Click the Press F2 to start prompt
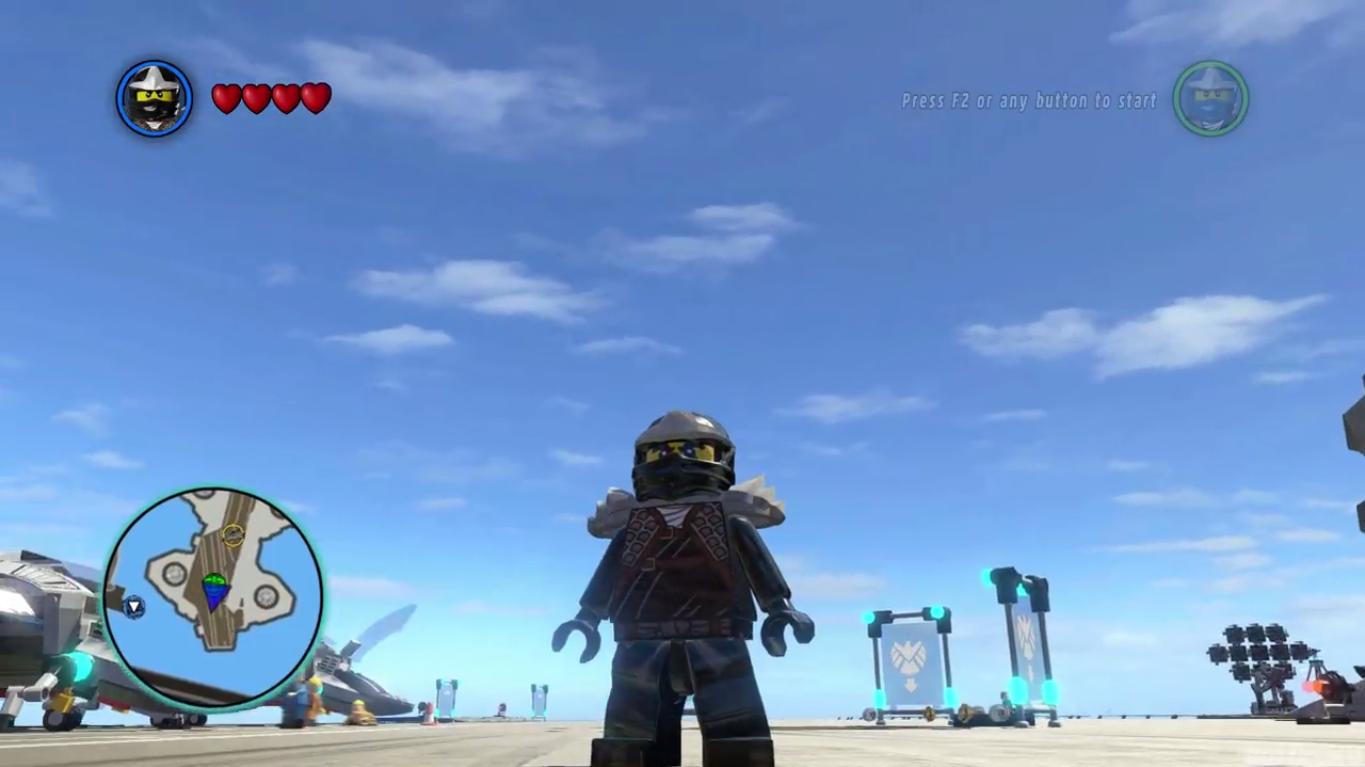Viewport: 1365px width, 767px height. tap(1027, 101)
